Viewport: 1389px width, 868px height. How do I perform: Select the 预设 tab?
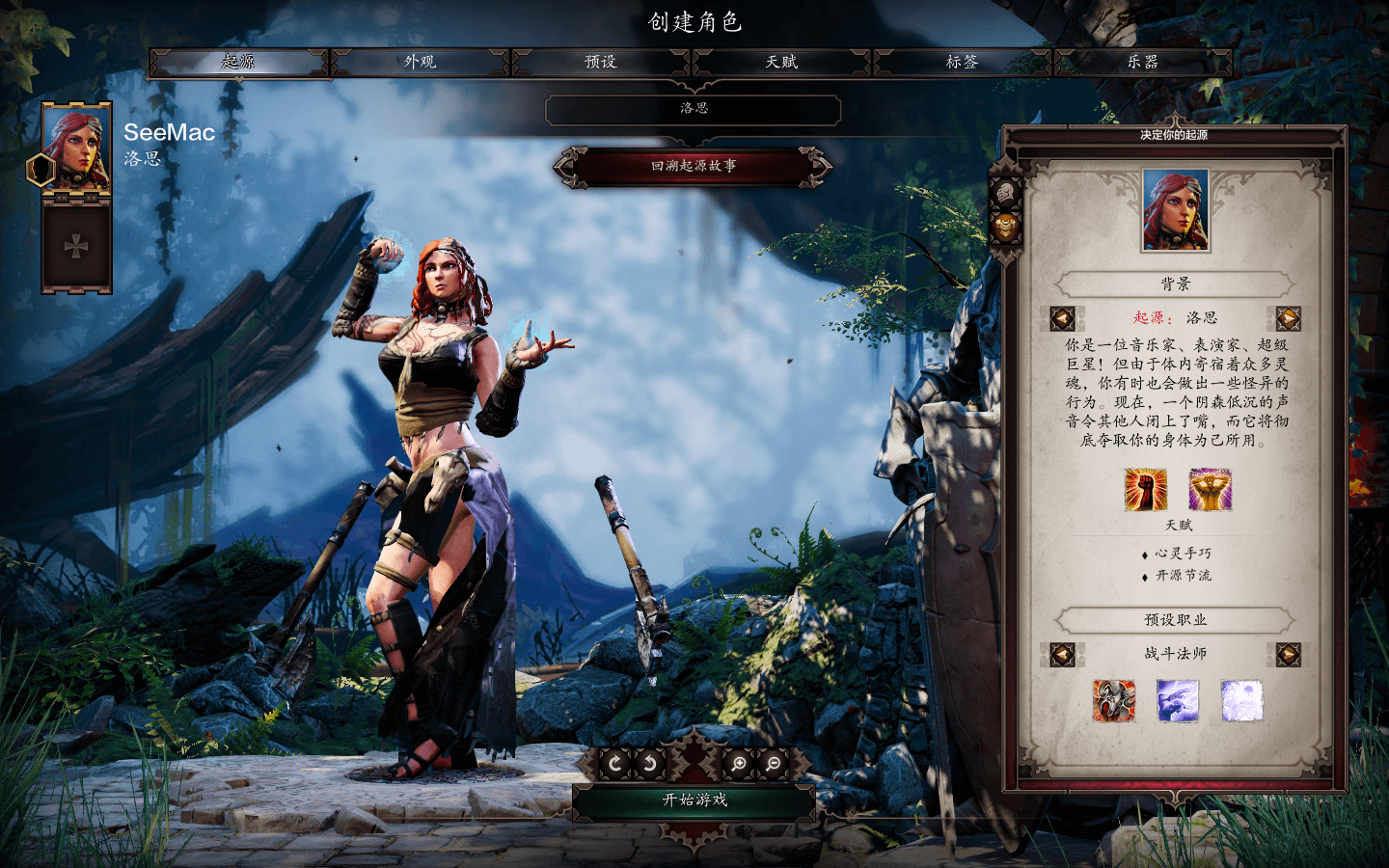click(x=600, y=62)
